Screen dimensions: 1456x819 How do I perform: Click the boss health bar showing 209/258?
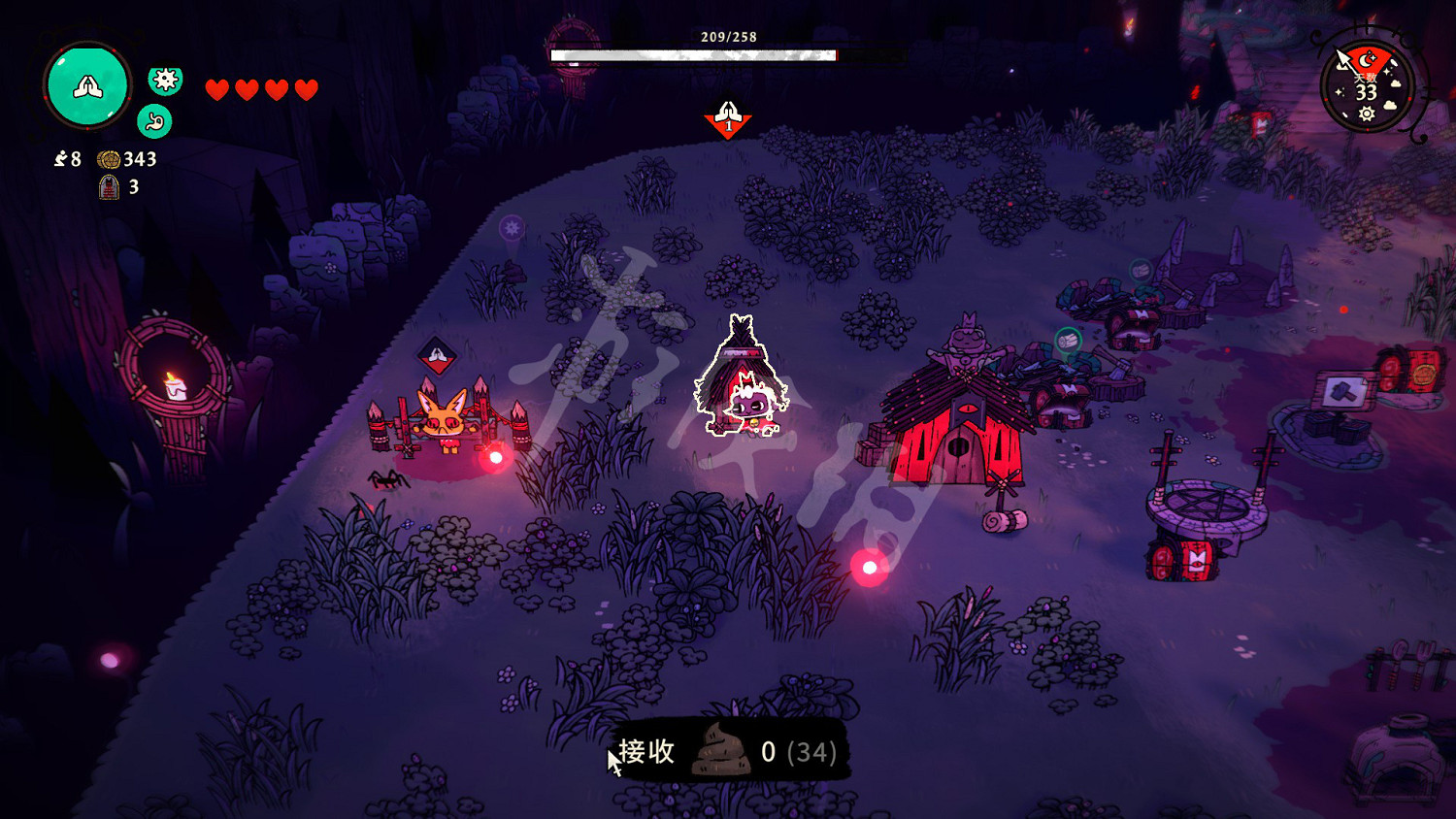[693, 54]
